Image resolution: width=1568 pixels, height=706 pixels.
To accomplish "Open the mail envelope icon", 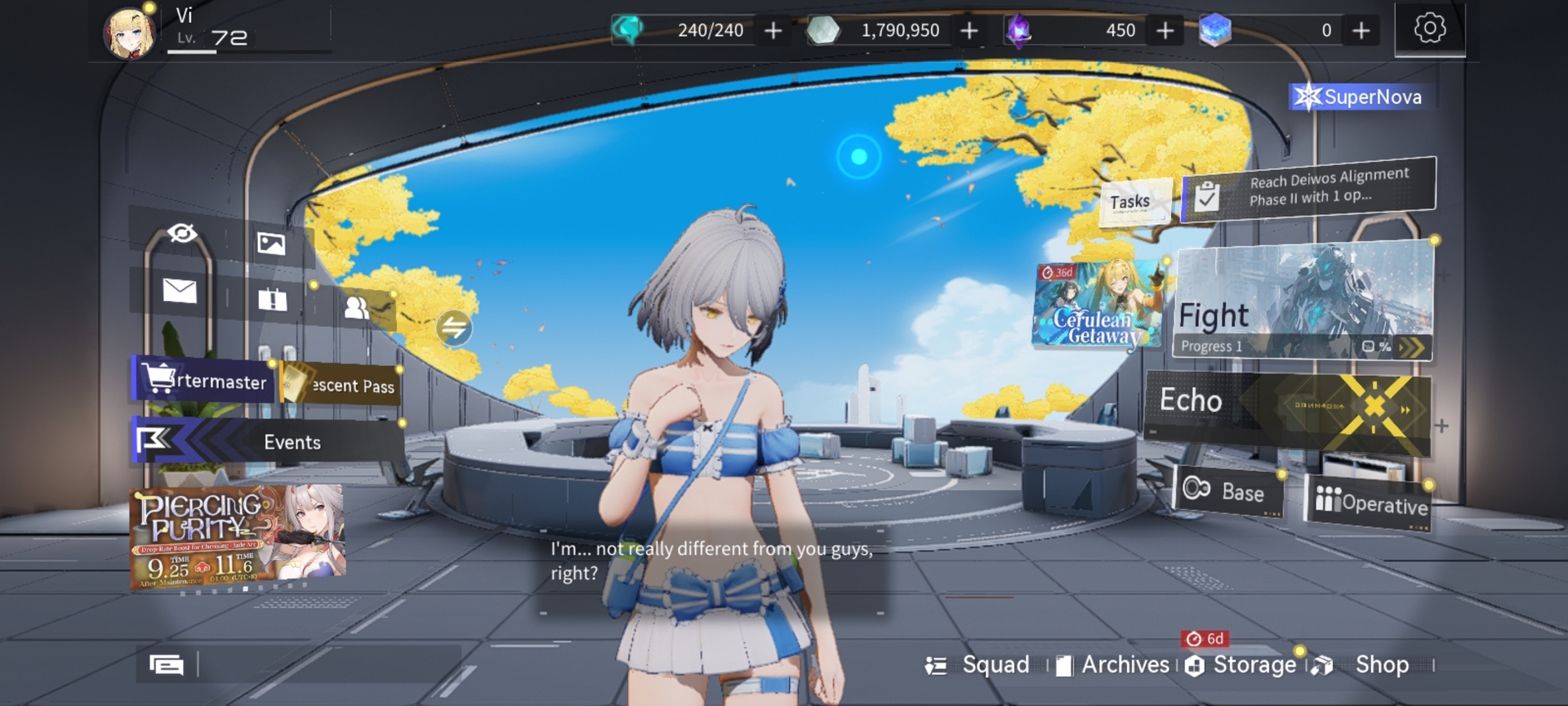I will [180, 290].
